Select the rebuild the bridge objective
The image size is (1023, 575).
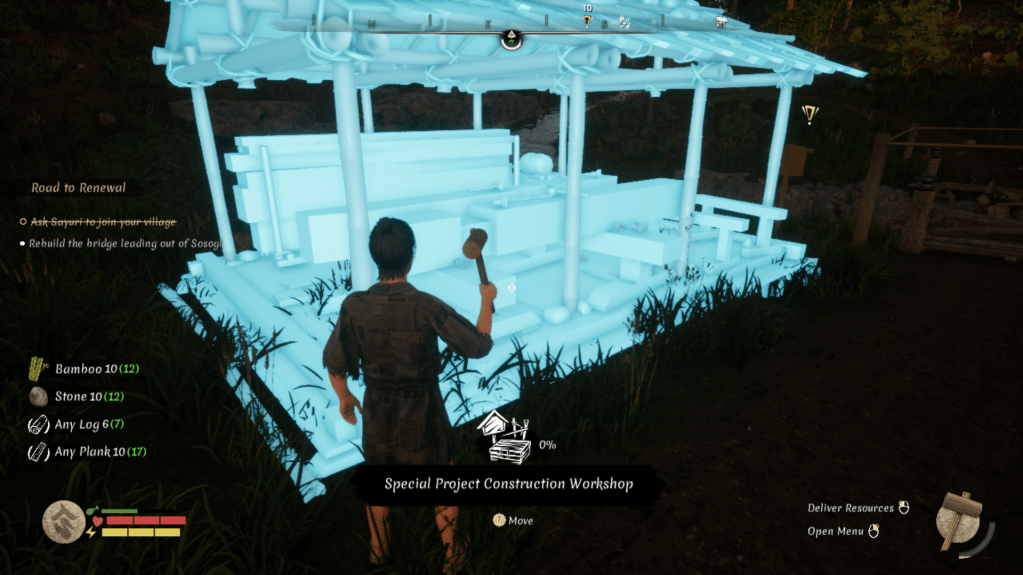tap(110, 243)
